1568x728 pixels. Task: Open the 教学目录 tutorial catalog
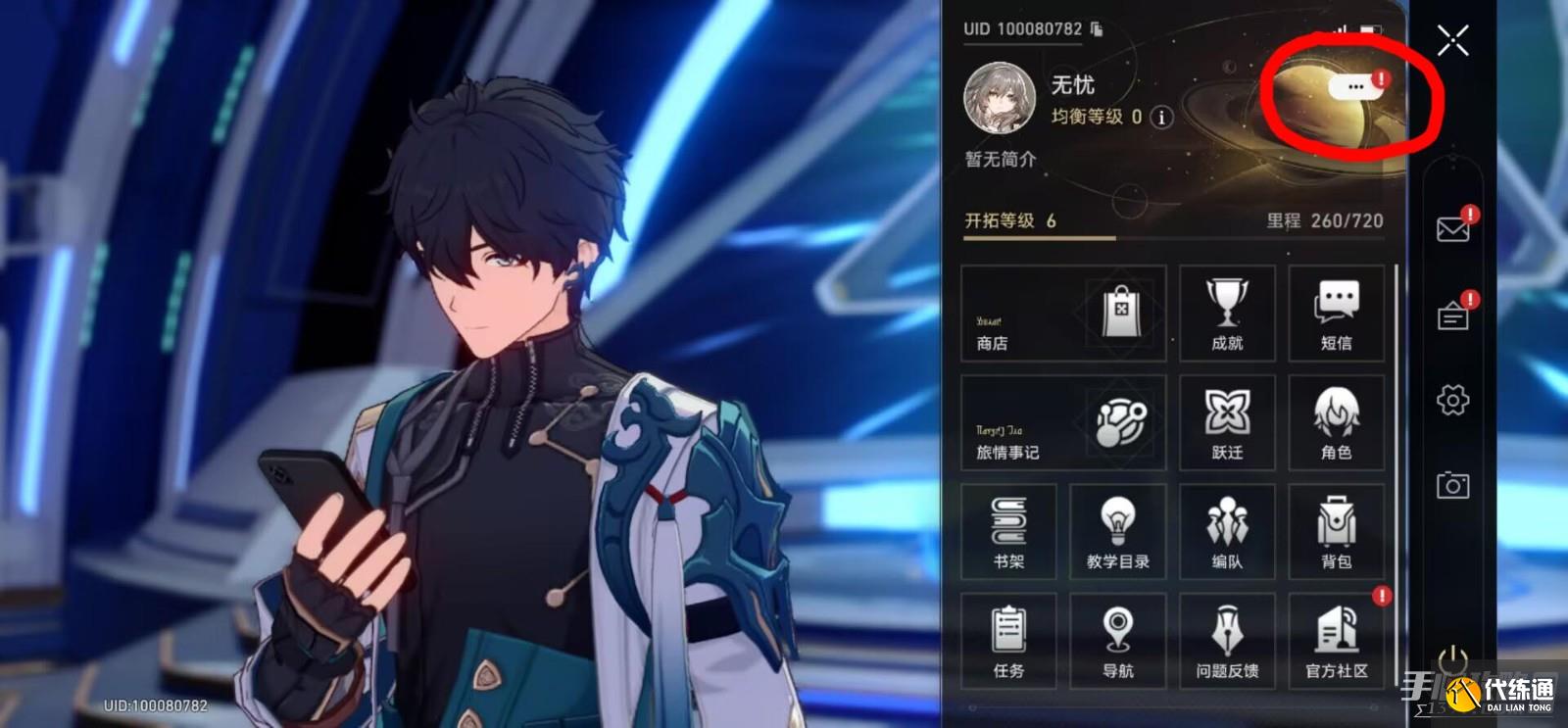(x=1117, y=532)
